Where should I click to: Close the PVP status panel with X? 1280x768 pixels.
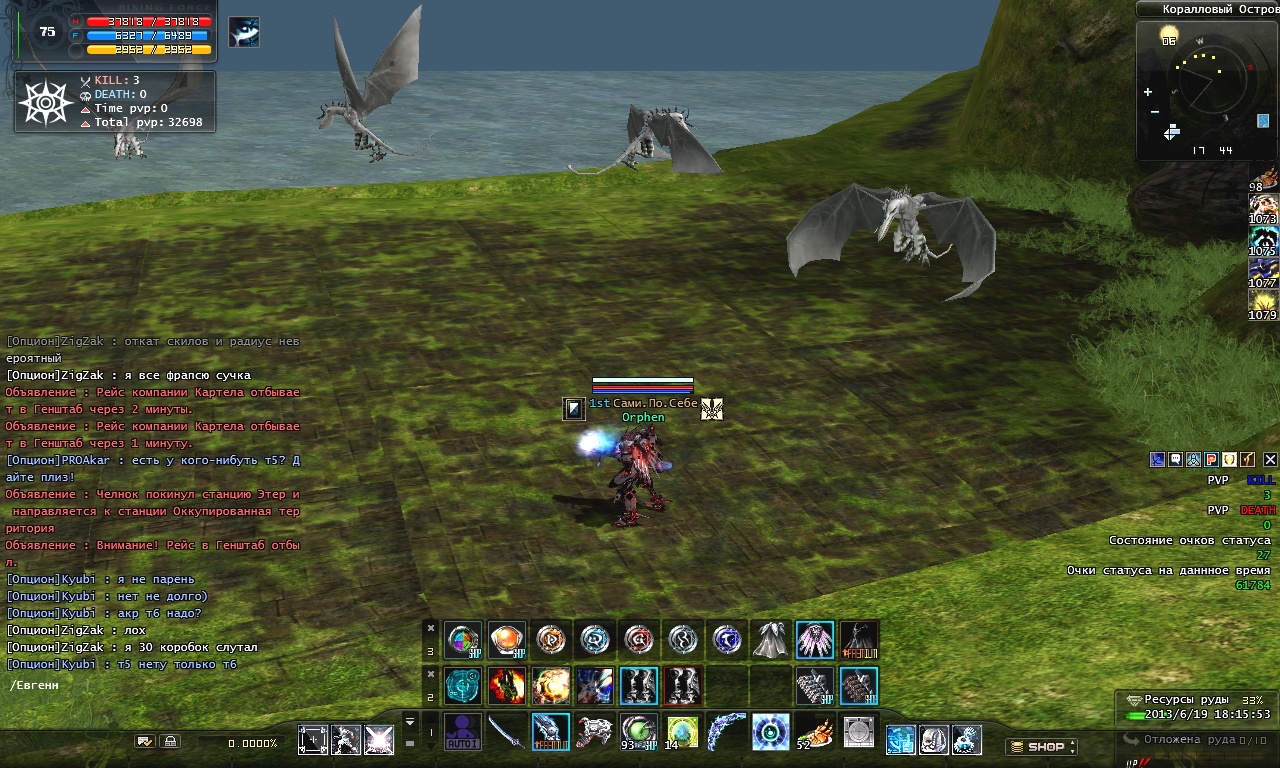tap(1270, 460)
